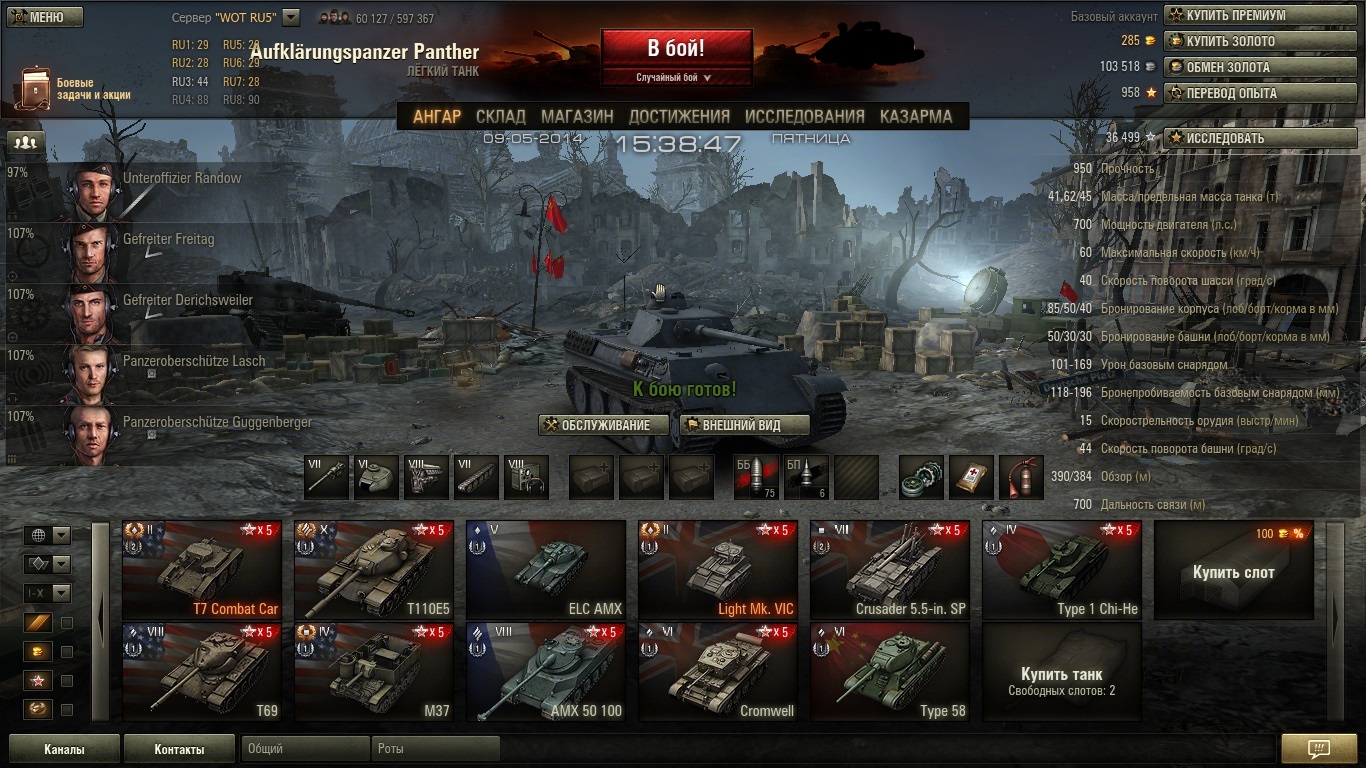Image resolution: width=1366 pixels, height=768 pixels.
Task: Choose КУПИТЬ ЗОЛОТО button
Action: click(x=1261, y=42)
